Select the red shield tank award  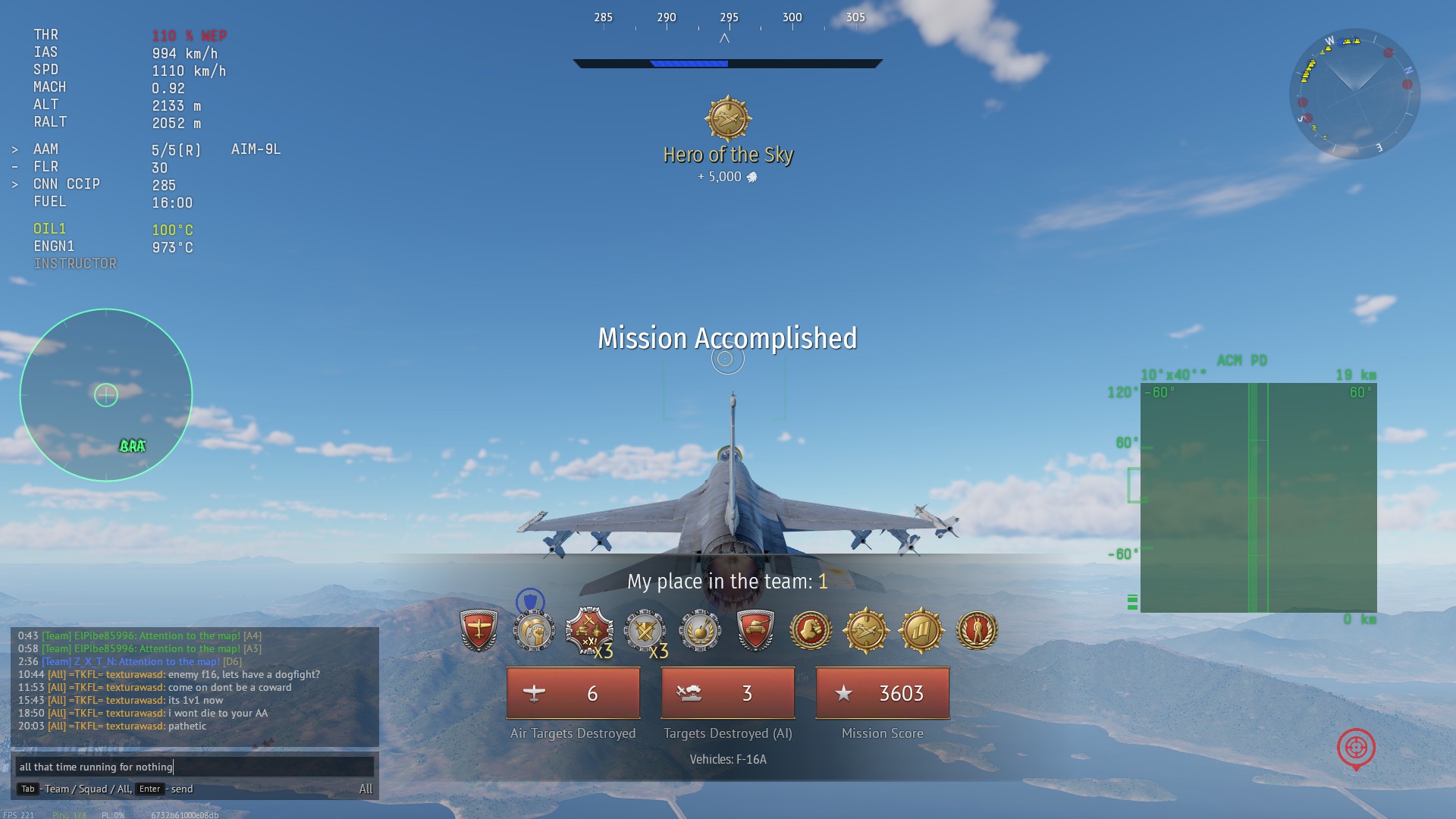coord(755,630)
